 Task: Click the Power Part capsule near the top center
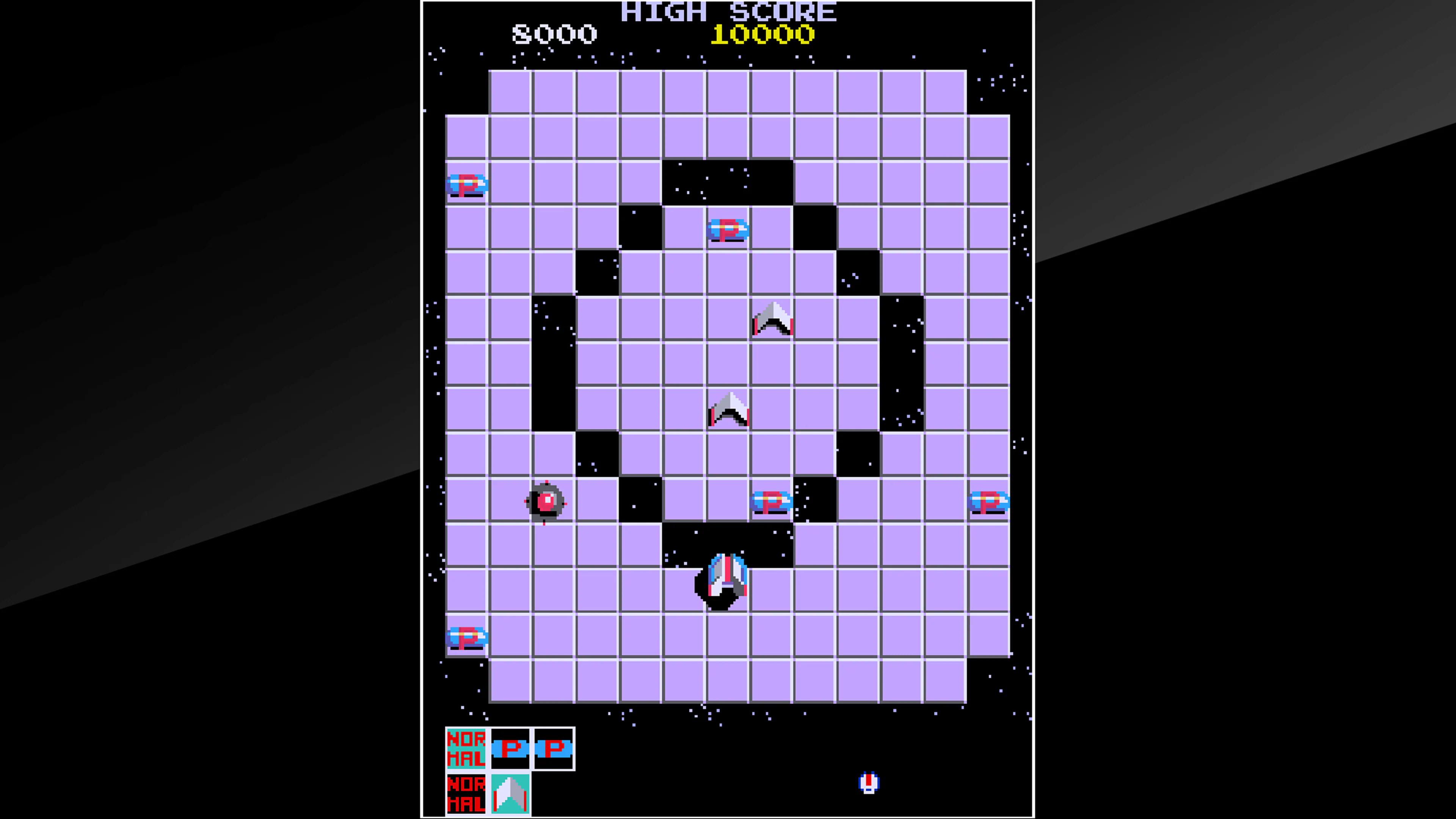pyautogui.click(x=728, y=229)
